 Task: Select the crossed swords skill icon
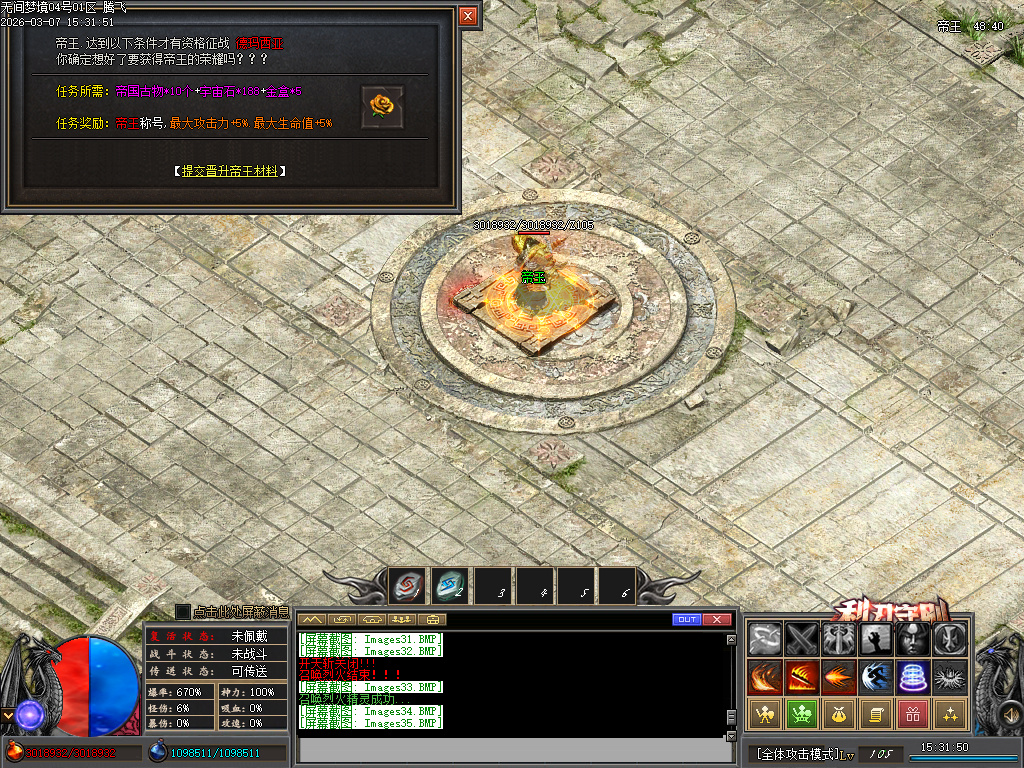click(802, 639)
